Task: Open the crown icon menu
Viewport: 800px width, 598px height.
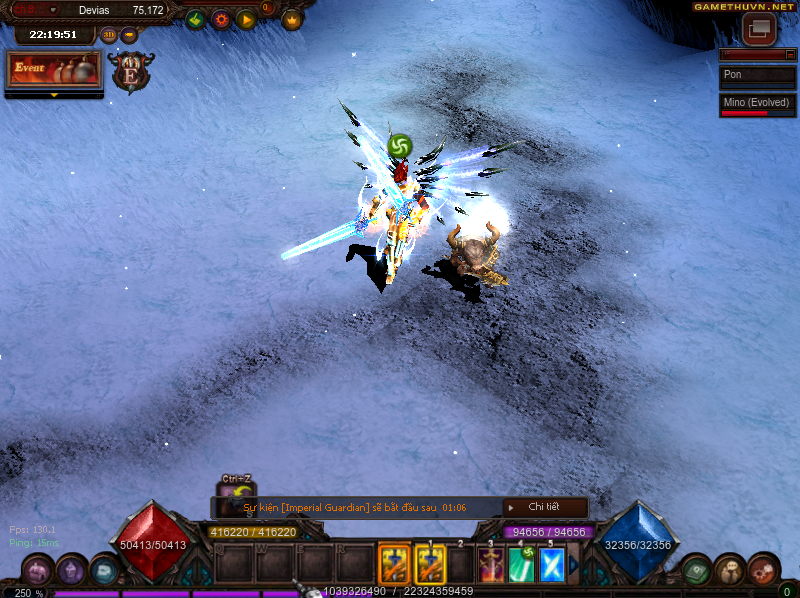Action: tap(292, 19)
